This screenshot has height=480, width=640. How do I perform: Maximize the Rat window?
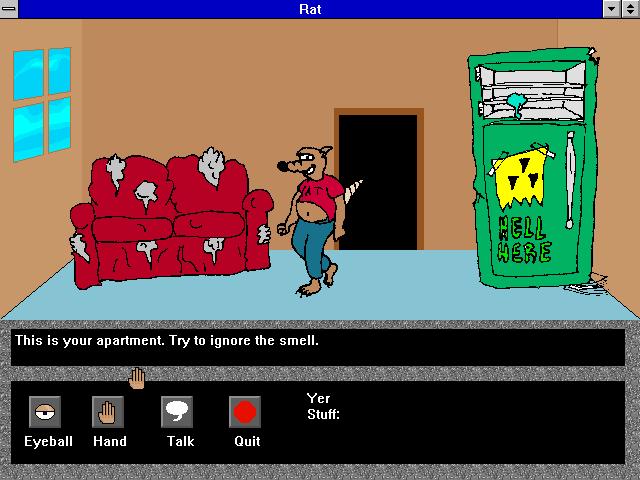[630, 9]
